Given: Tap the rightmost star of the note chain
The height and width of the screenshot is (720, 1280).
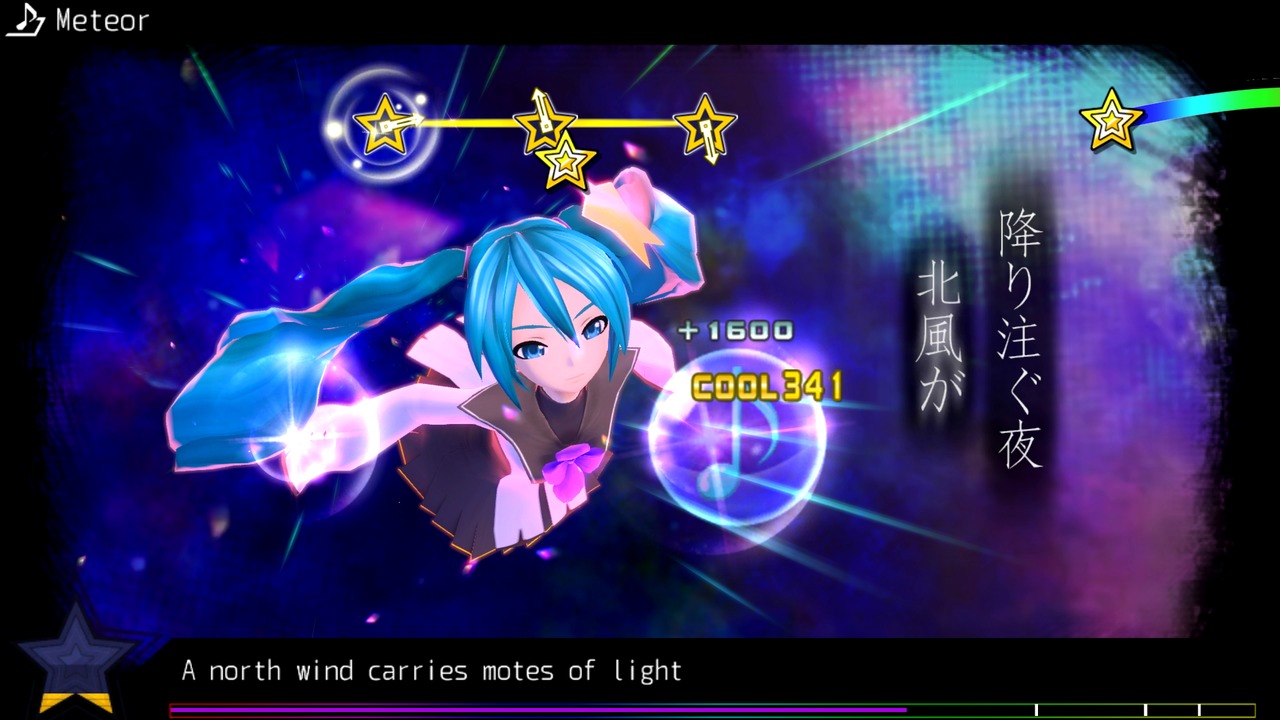Looking at the screenshot, I should point(705,127).
